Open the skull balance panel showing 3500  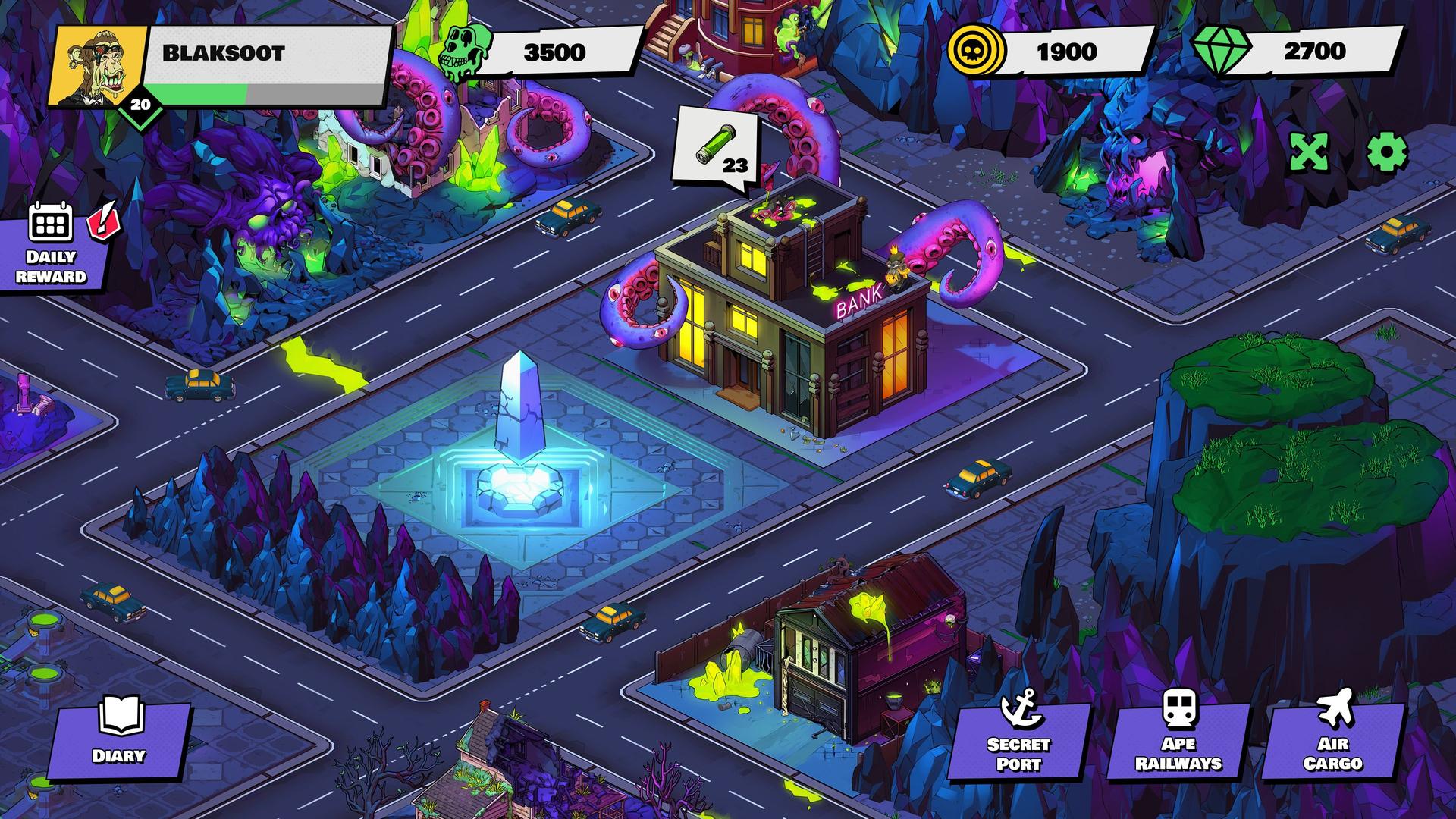pyautogui.click(x=554, y=53)
